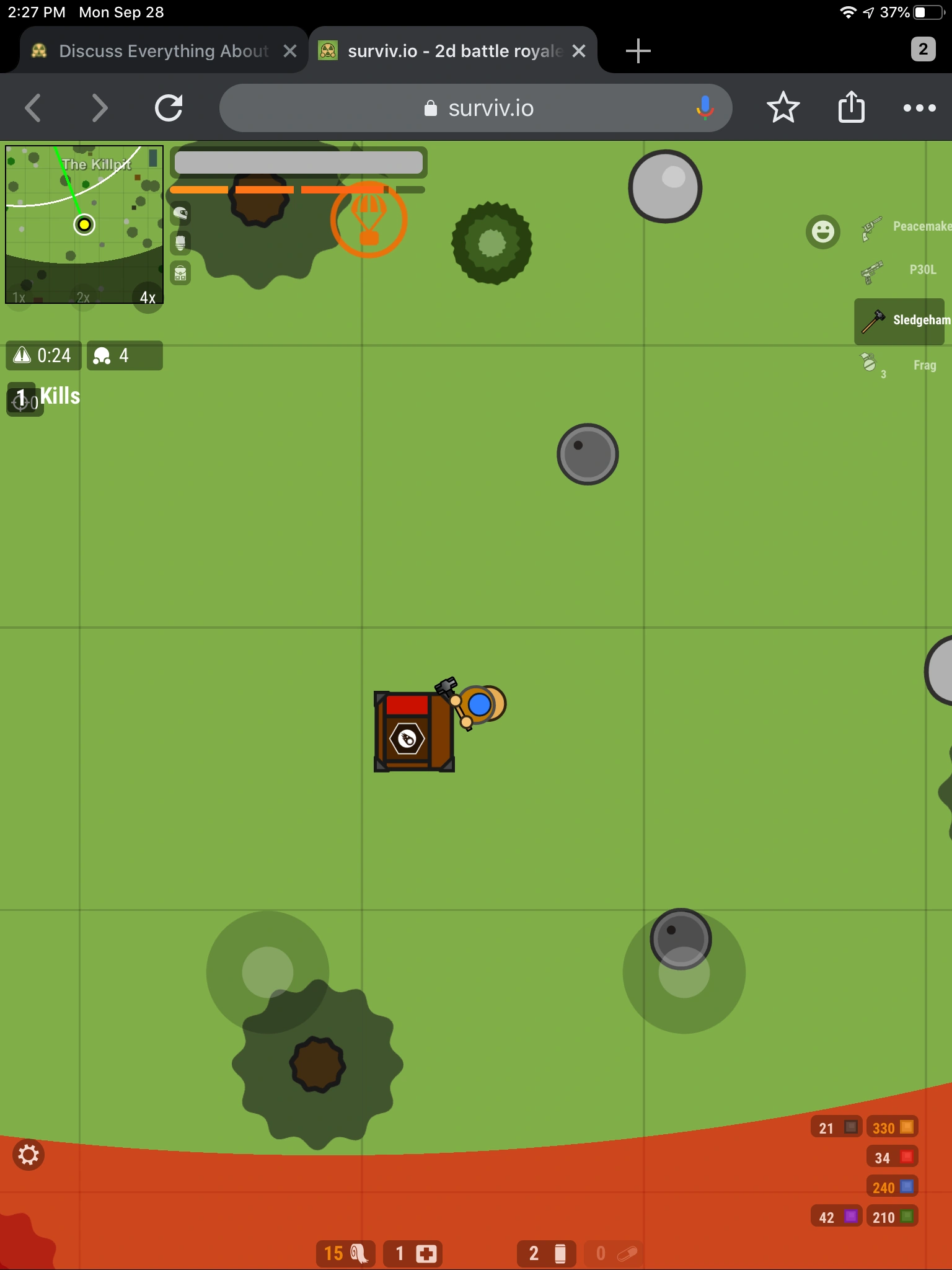Open the settings gear in the corner
Screen dimensions: 952x1270
[29, 1155]
